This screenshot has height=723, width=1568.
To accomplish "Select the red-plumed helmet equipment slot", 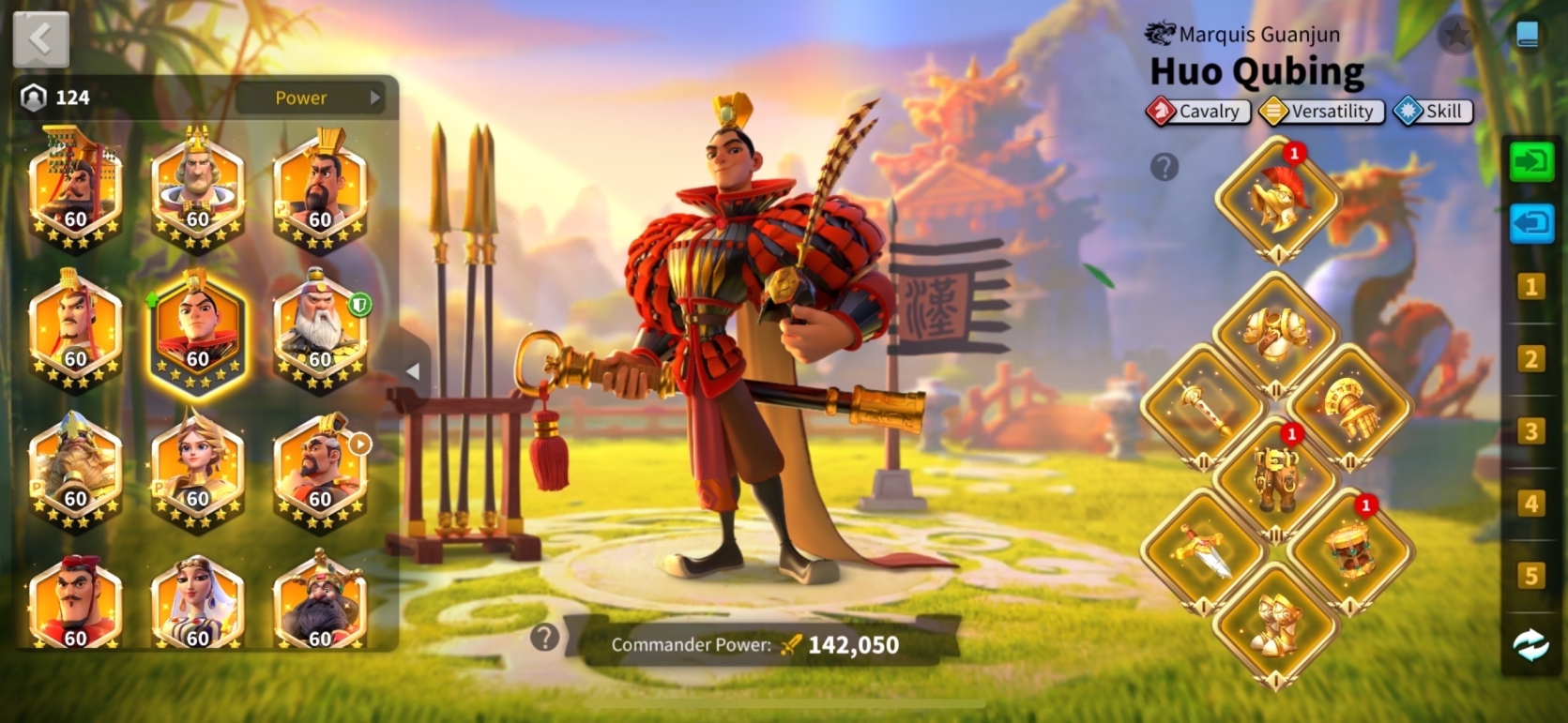I will pyautogui.click(x=1276, y=199).
